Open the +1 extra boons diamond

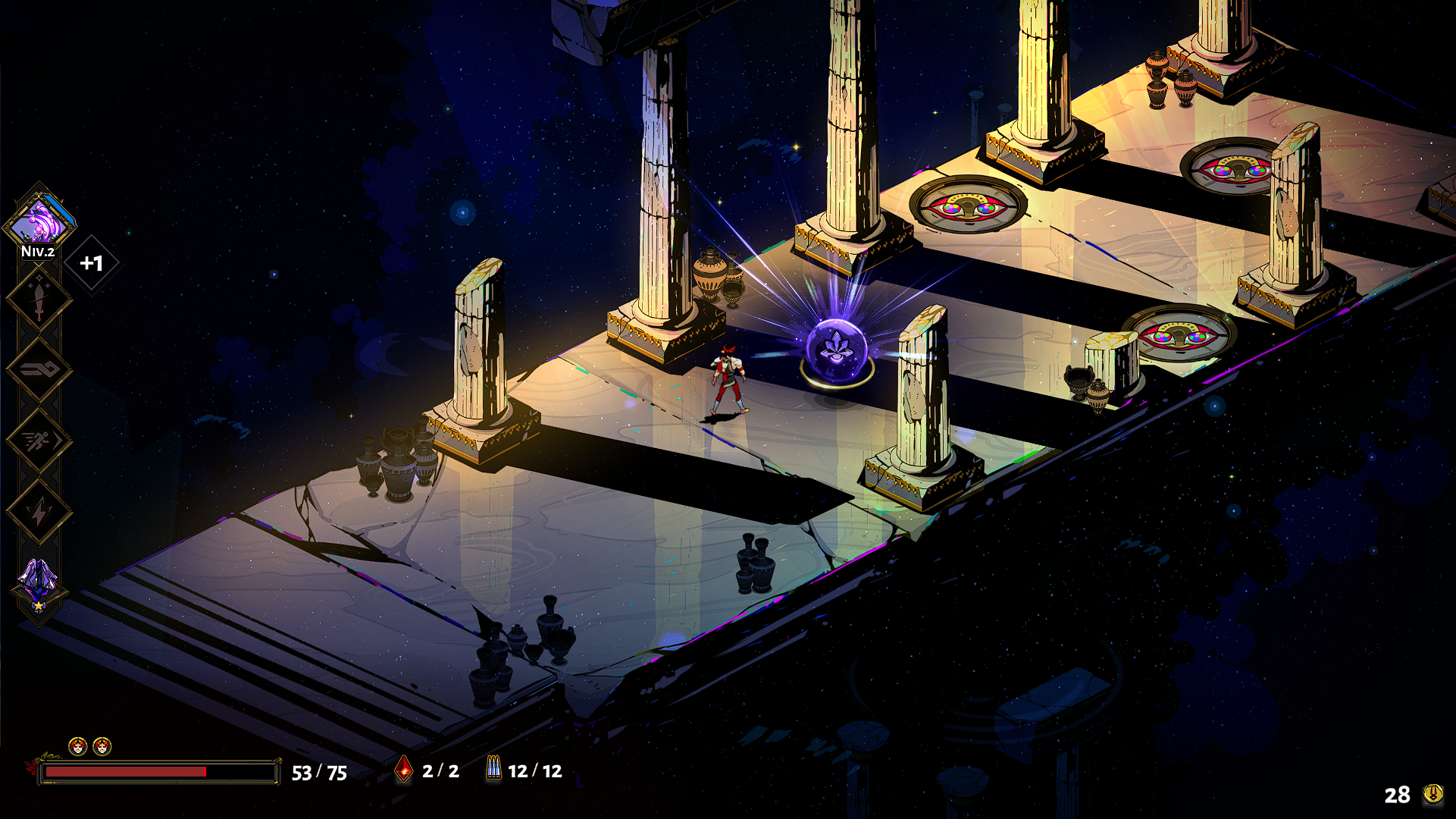(x=92, y=263)
